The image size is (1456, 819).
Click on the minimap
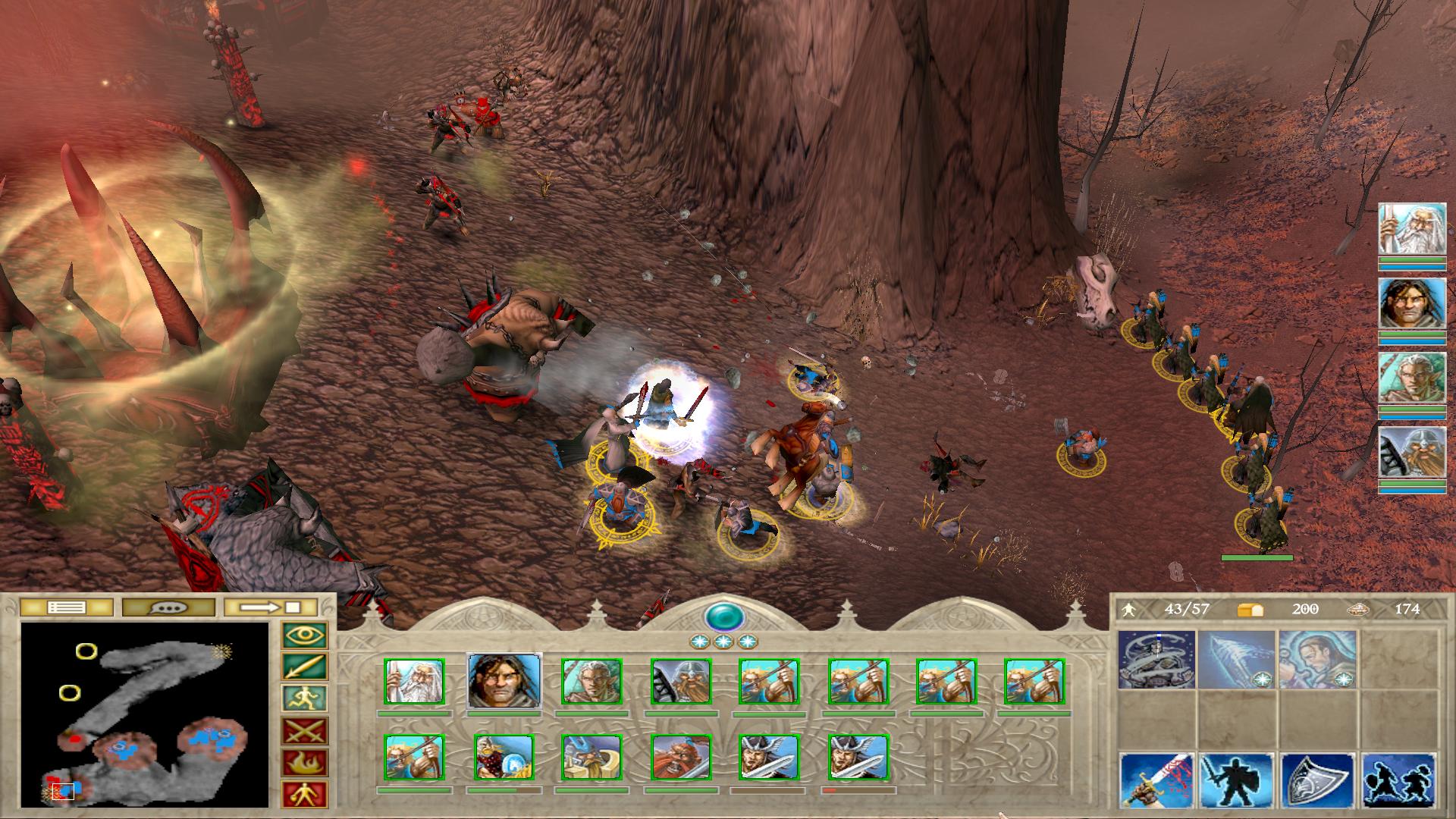coord(145,714)
